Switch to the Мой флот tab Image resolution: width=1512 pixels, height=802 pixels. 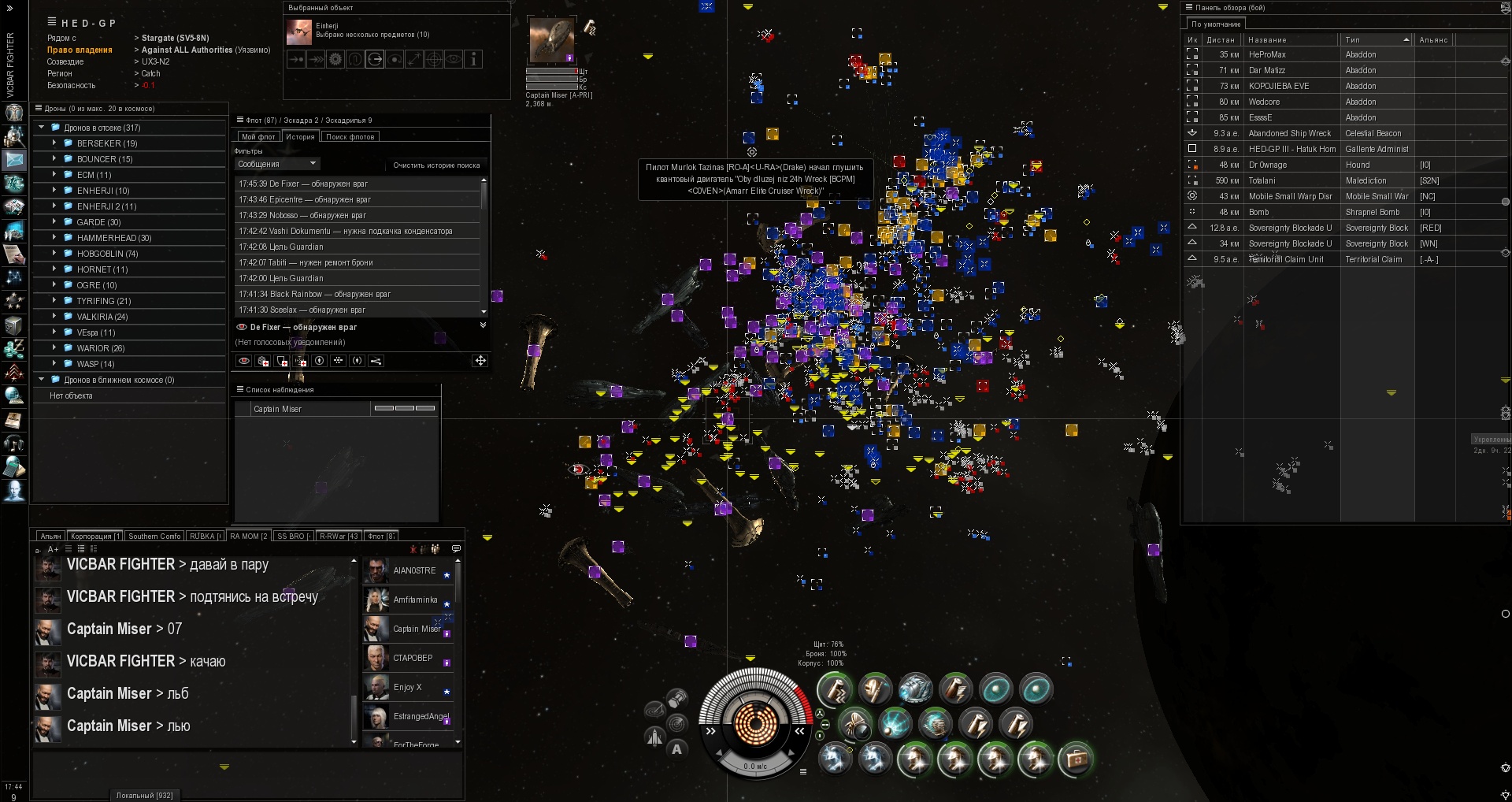point(258,137)
